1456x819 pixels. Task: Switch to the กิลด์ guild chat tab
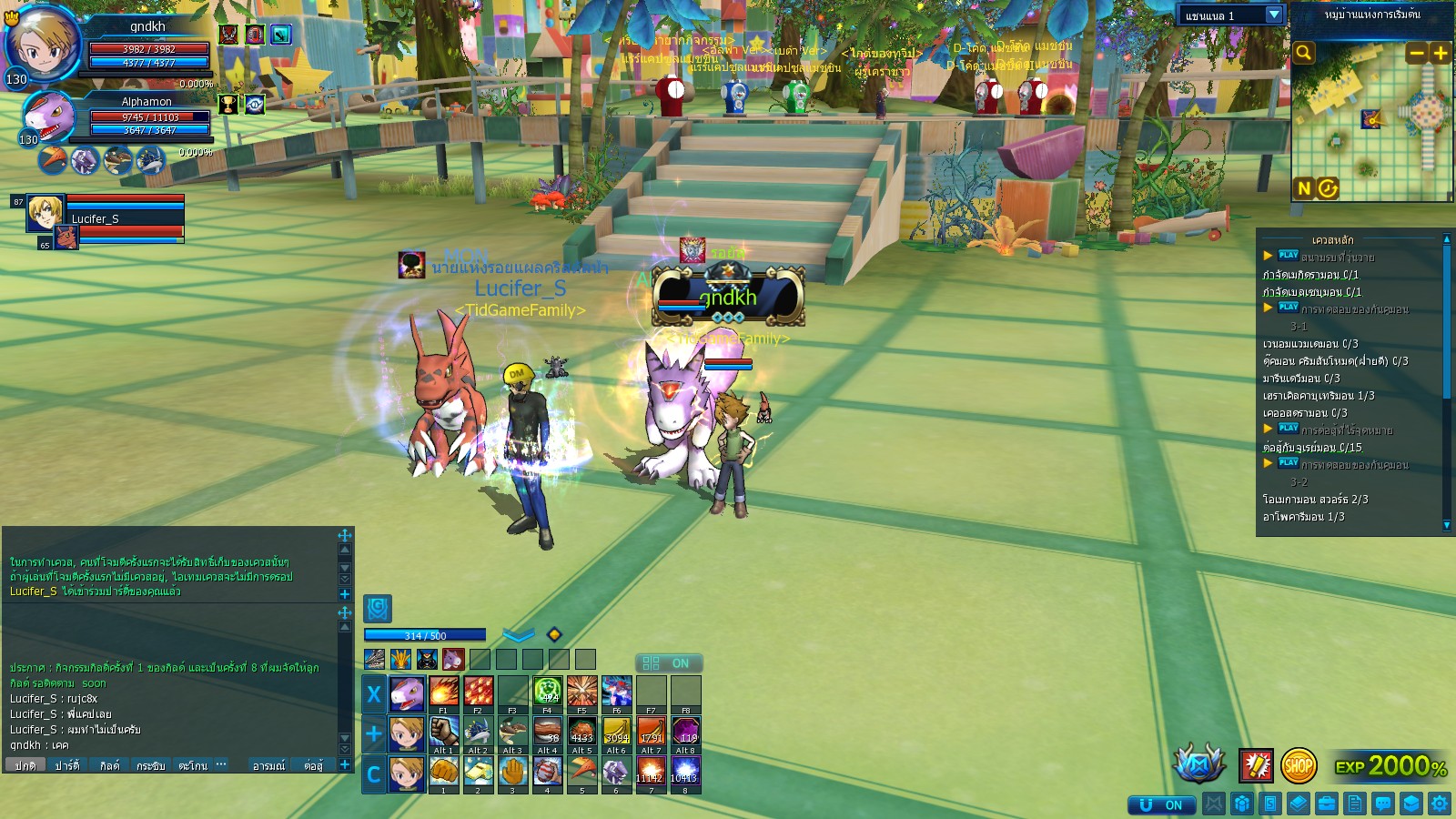[x=109, y=765]
